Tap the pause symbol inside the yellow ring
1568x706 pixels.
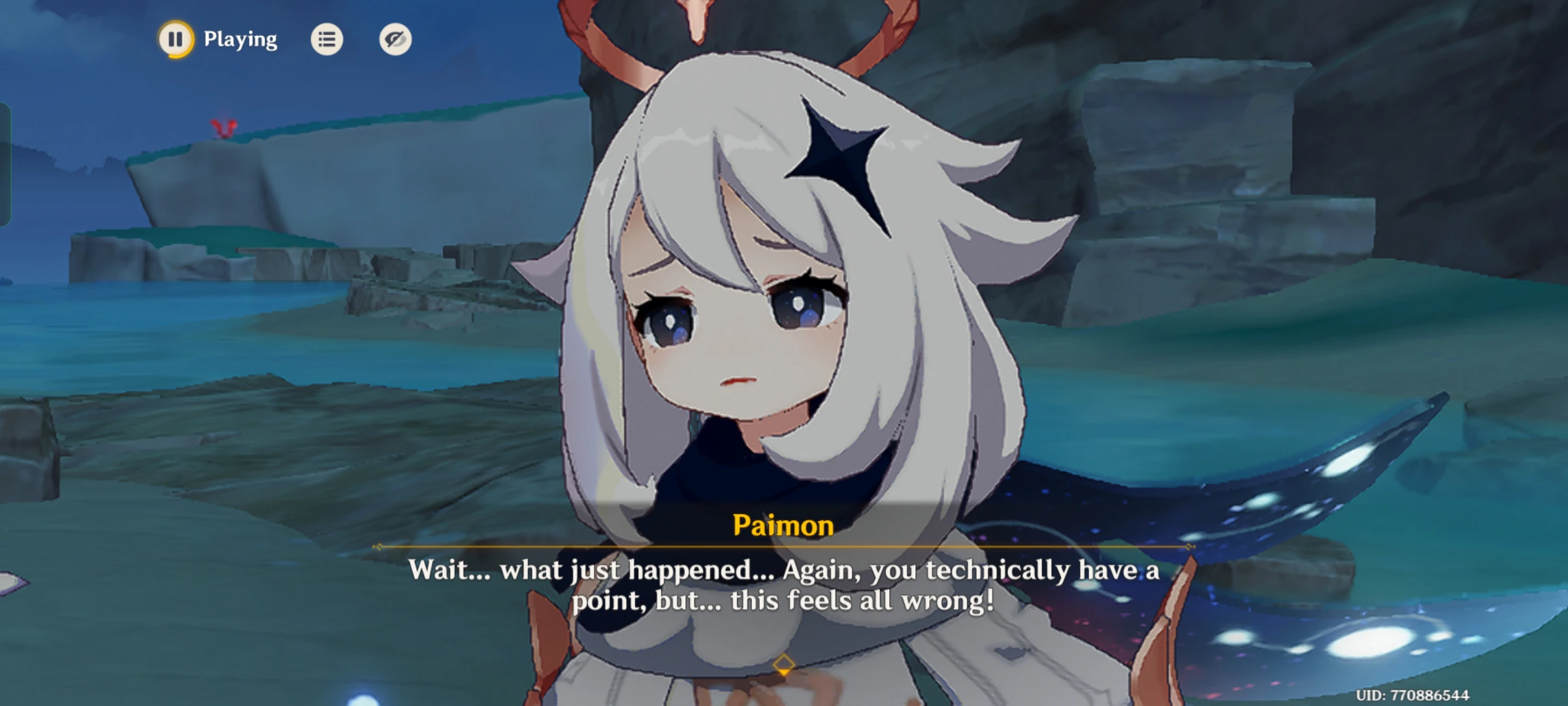click(175, 39)
